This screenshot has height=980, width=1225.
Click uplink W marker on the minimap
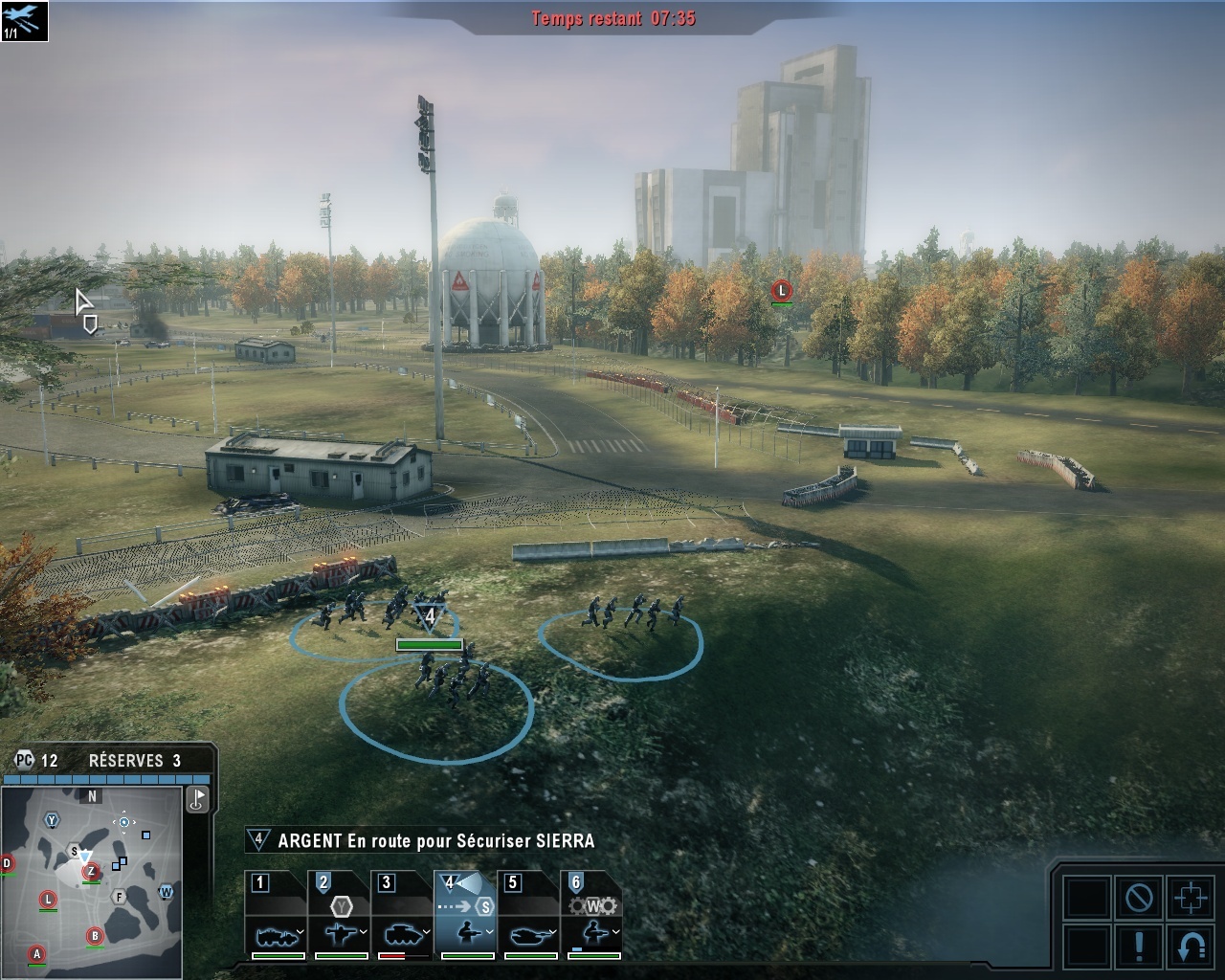point(166,892)
